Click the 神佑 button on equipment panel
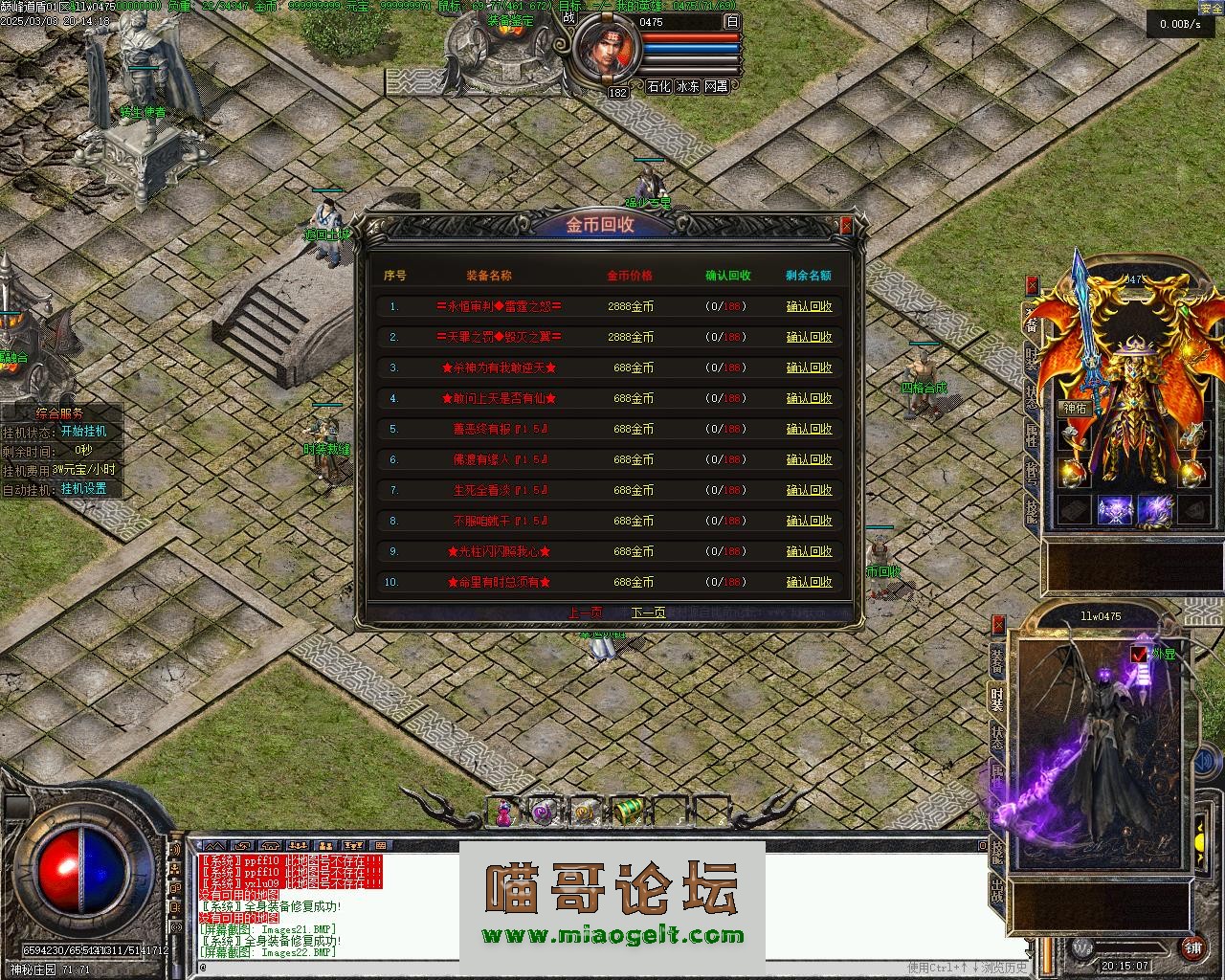Image resolution: width=1225 pixels, height=980 pixels. tap(1075, 409)
